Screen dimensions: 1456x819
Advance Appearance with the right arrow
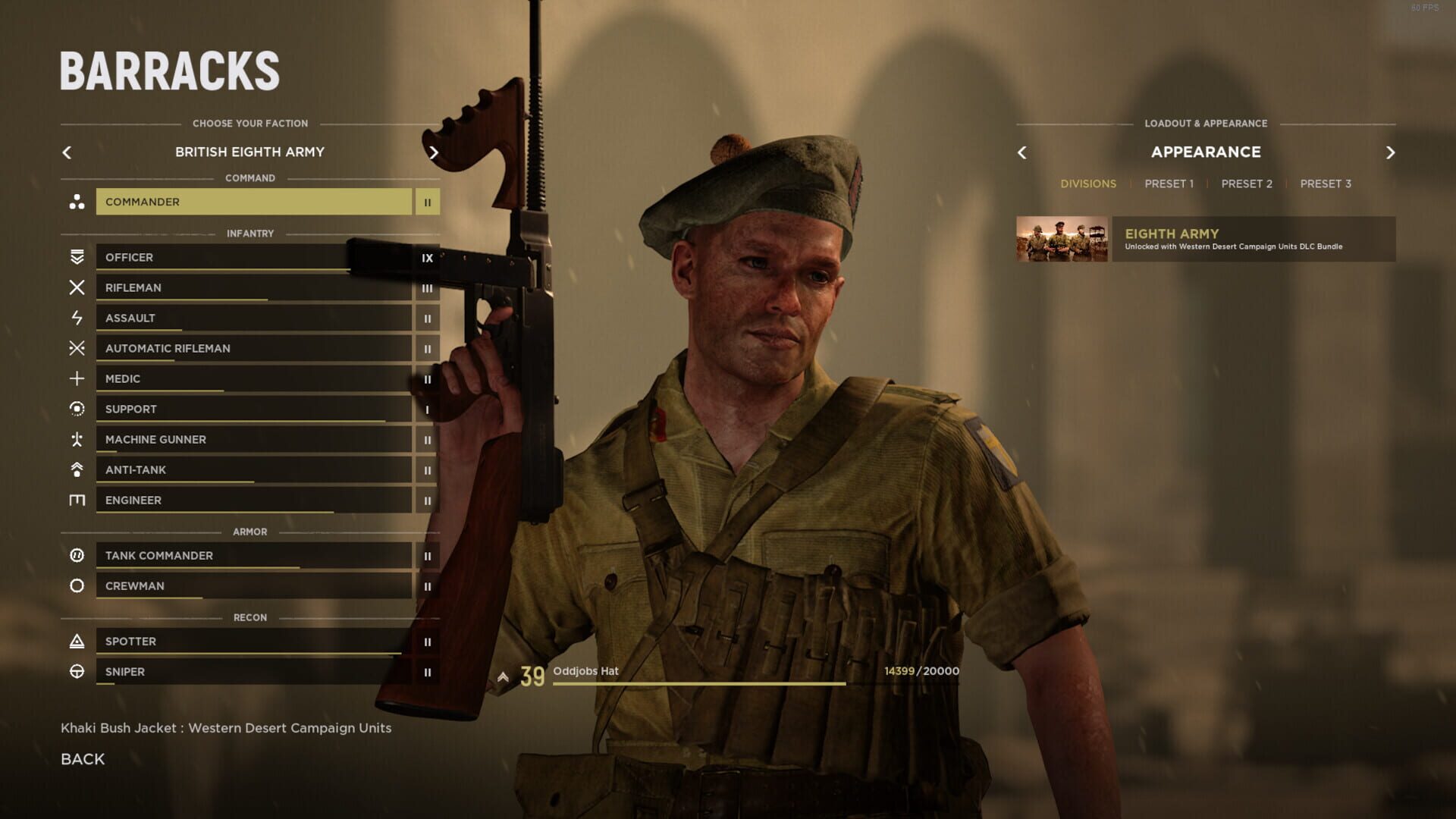1391,152
